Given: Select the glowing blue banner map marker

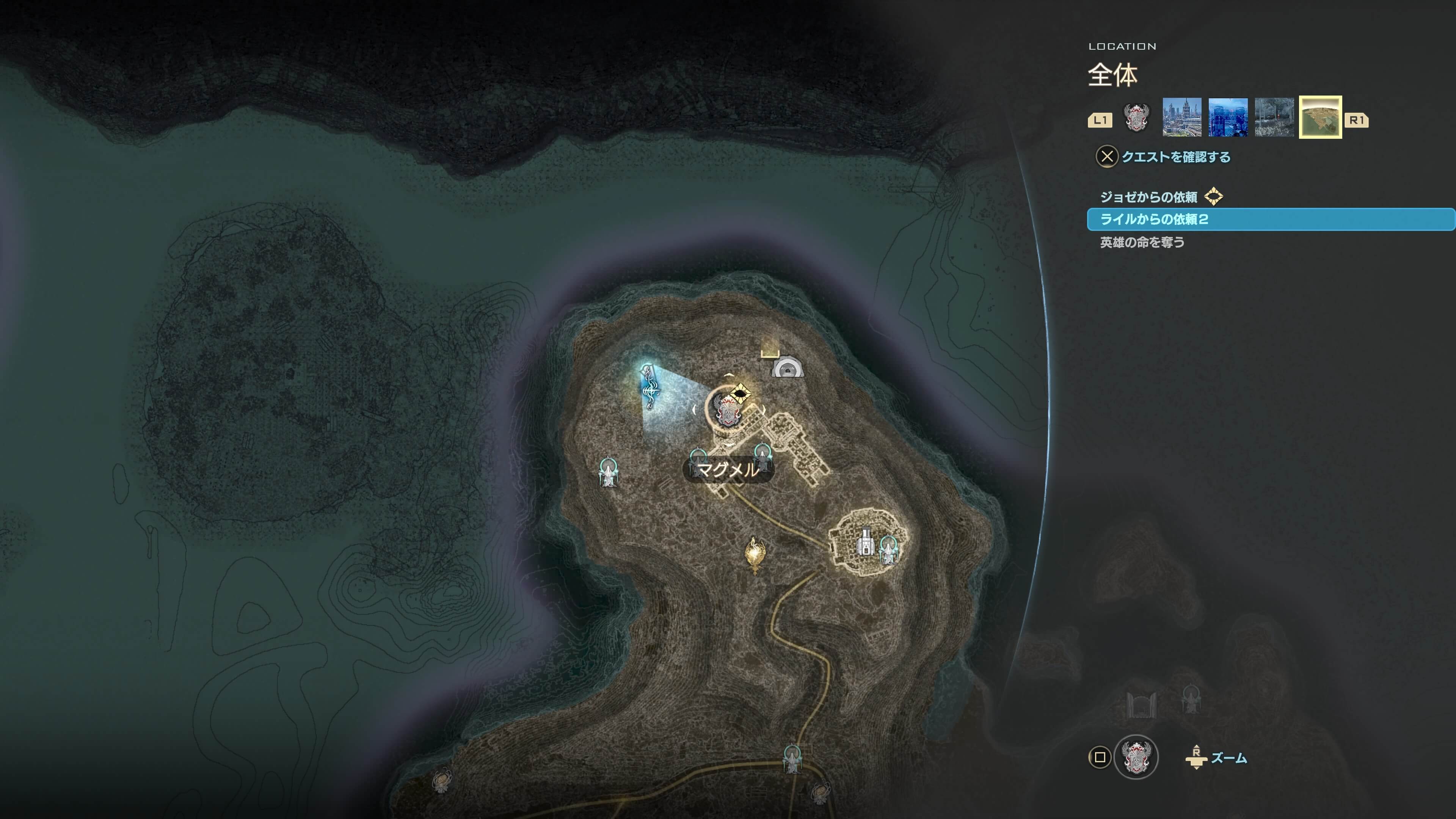Looking at the screenshot, I should pyautogui.click(x=648, y=386).
